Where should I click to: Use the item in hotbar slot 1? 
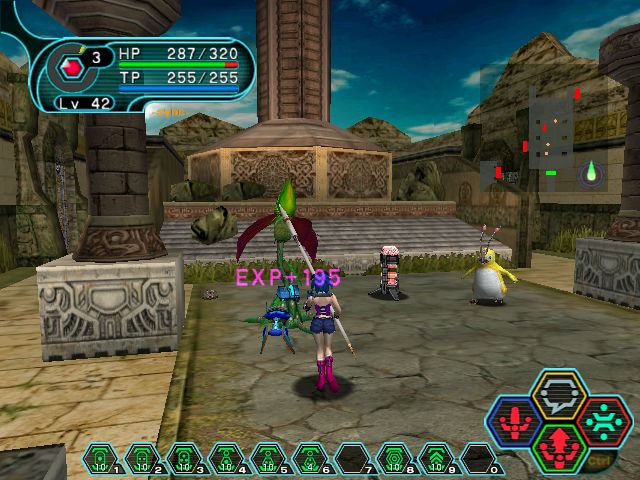(x=100, y=459)
